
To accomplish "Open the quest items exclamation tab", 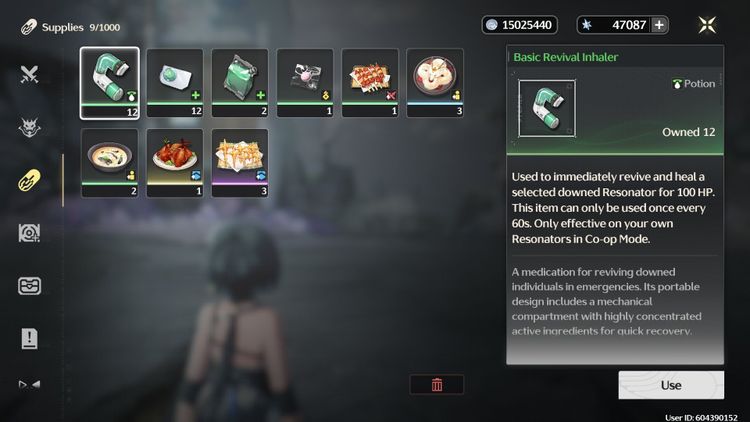I will pyautogui.click(x=29, y=339).
